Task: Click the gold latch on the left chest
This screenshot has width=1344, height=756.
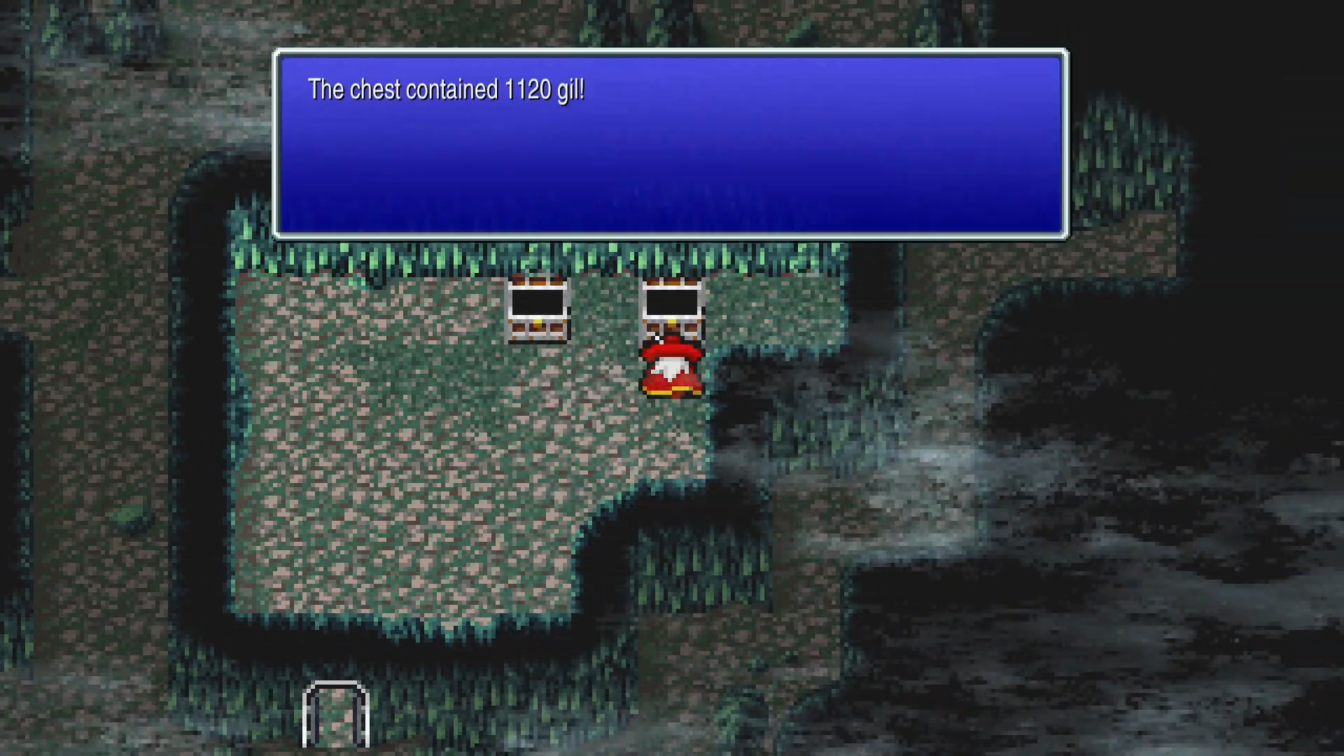Action: click(540, 323)
